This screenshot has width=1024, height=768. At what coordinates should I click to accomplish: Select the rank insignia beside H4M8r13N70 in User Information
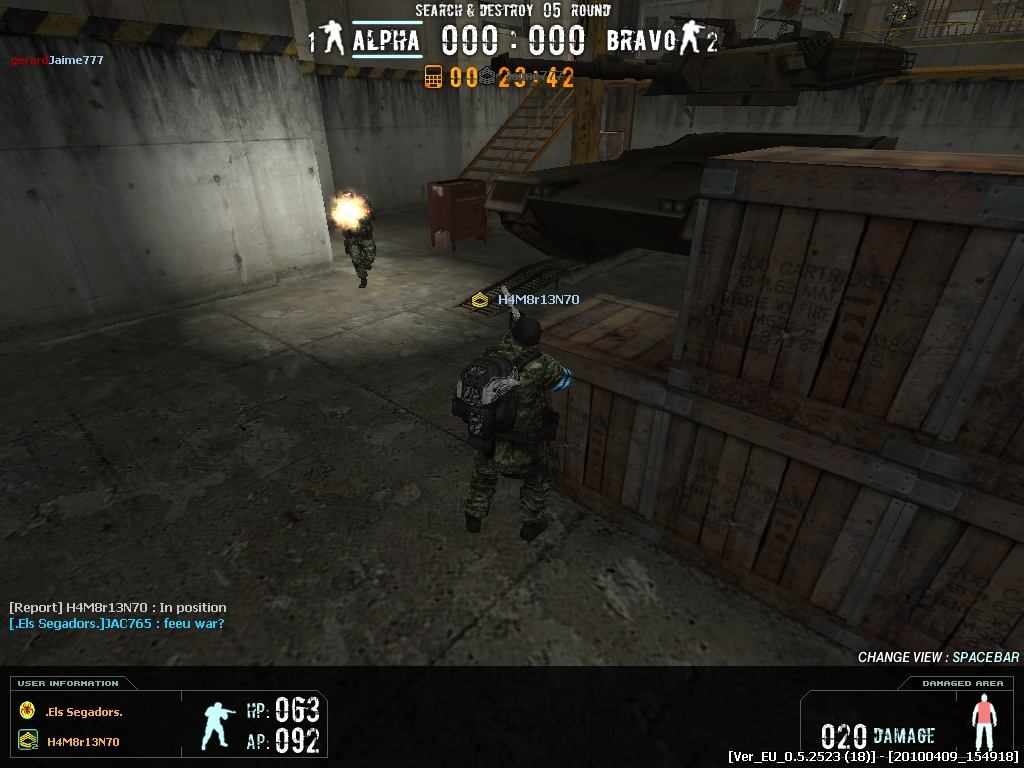27,741
